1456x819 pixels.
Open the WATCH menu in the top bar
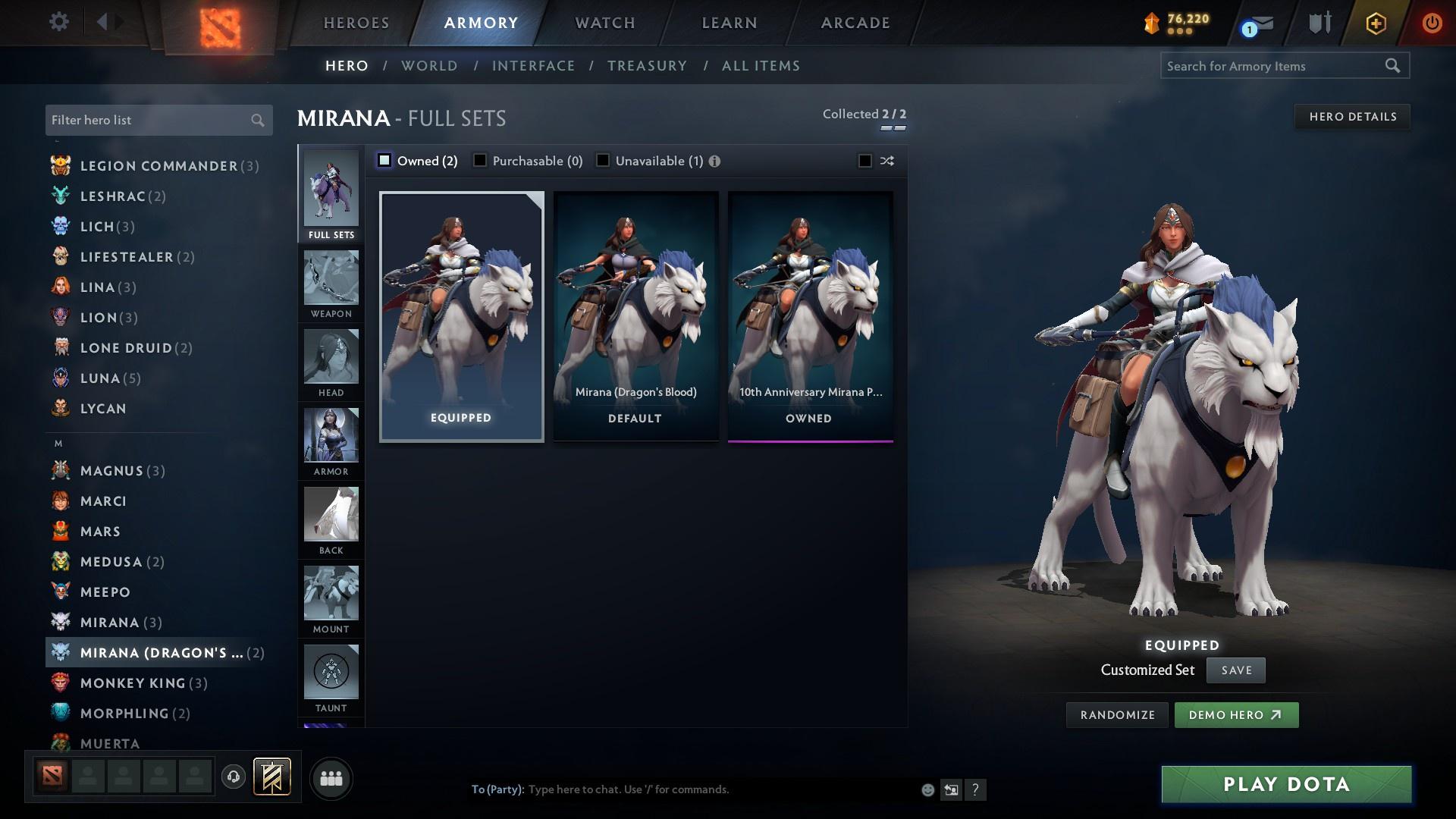[604, 23]
